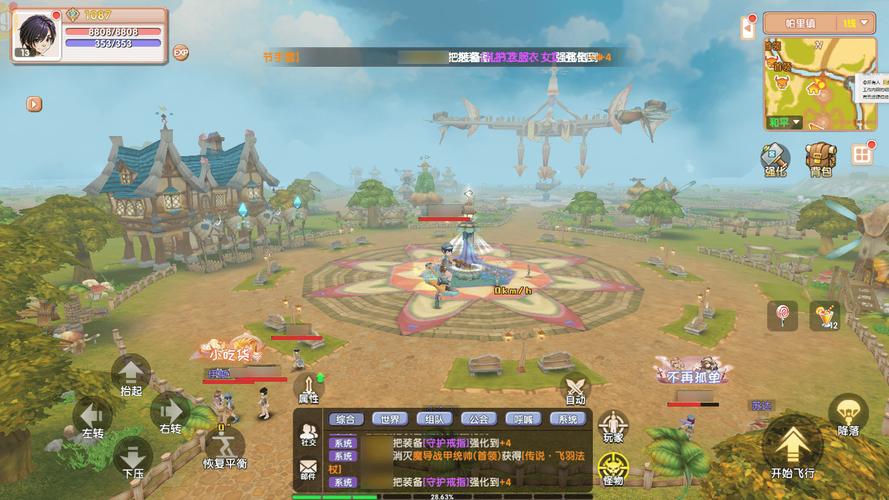Screen dimensions: 889x500
Task: Open the 强化 (enhance) hammer icon
Action: [775, 160]
